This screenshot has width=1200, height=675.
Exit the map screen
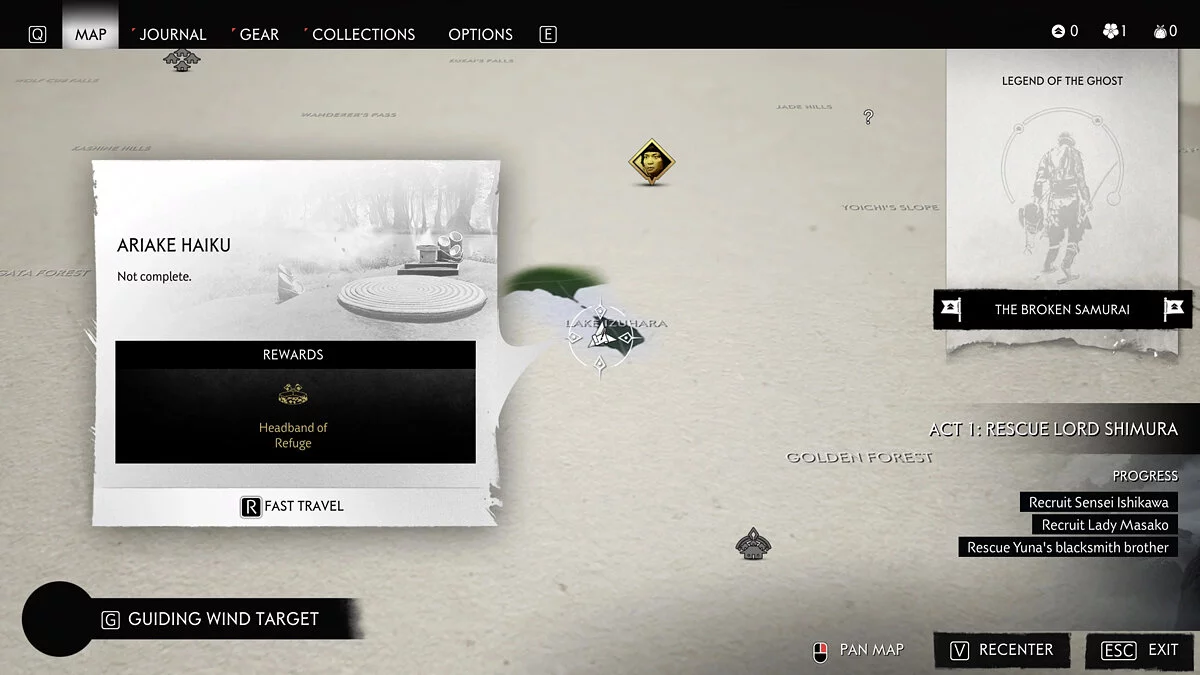tap(1140, 650)
